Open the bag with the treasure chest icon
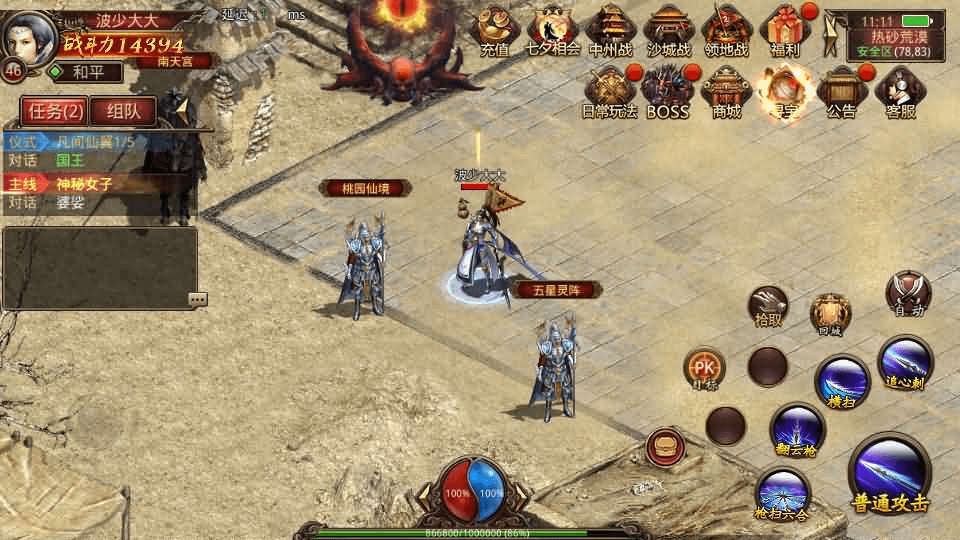This screenshot has height=540, width=960. click(x=664, y=446)
